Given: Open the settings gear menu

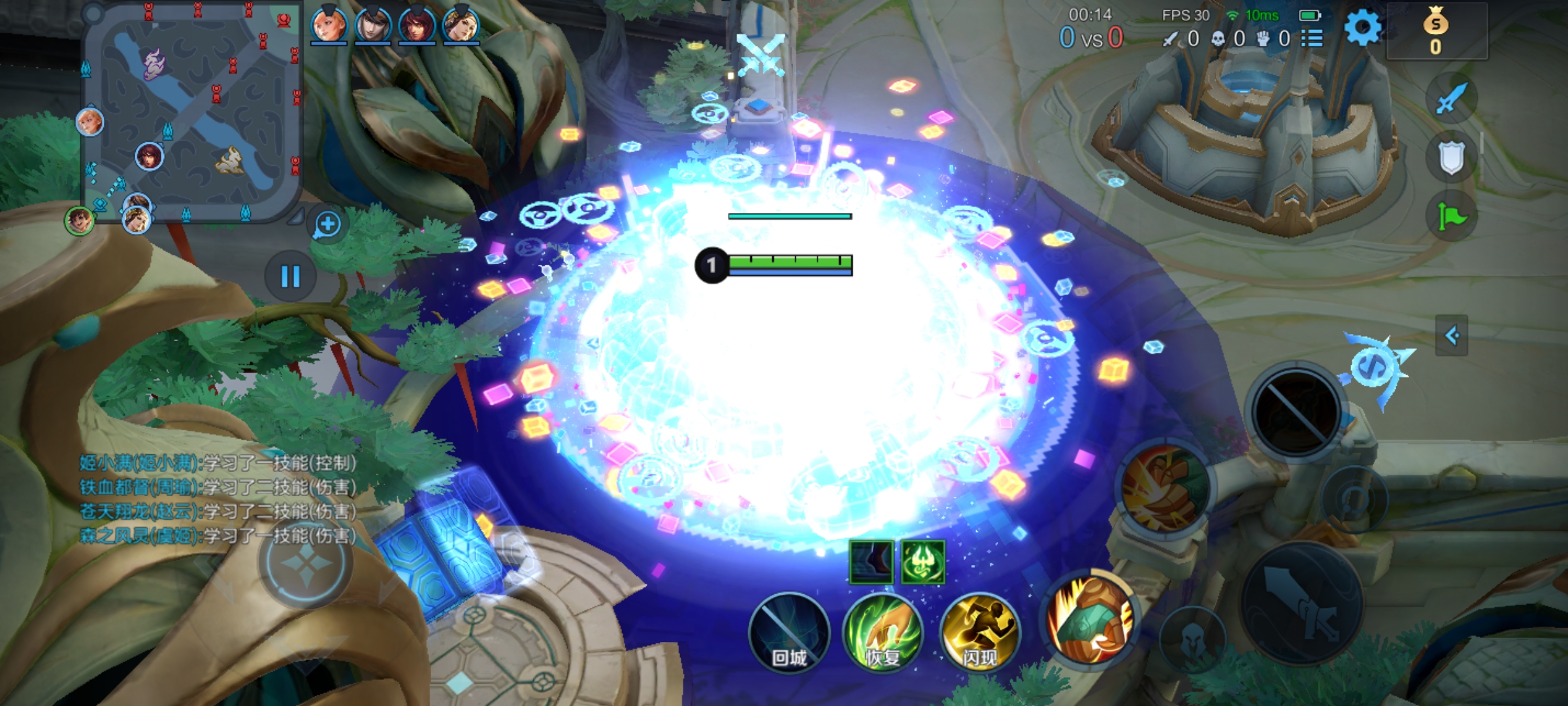Looking at the screenshot, I should pyautogui.click(x=1362, y=28).
